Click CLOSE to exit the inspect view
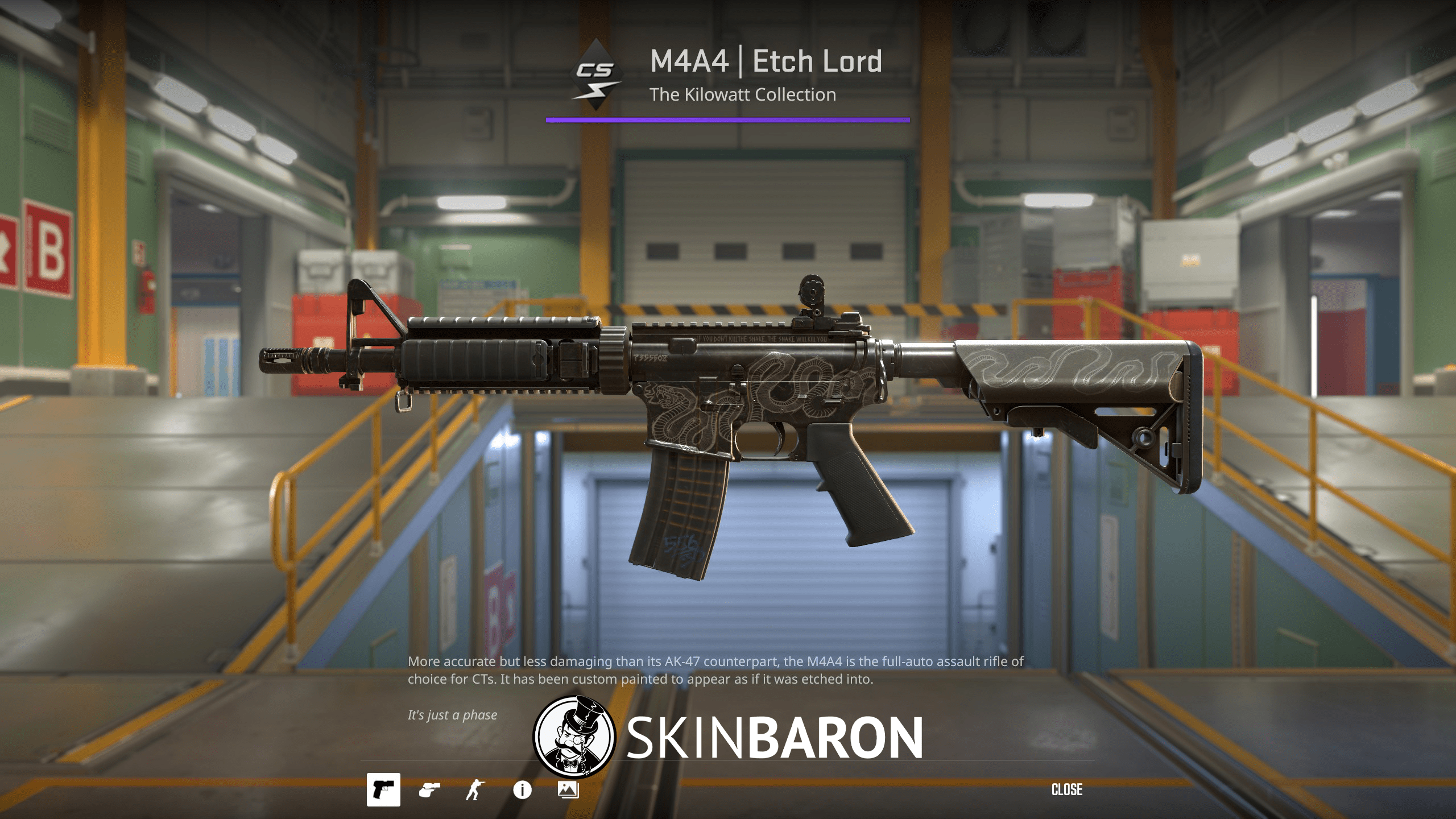 (1068, 789)
